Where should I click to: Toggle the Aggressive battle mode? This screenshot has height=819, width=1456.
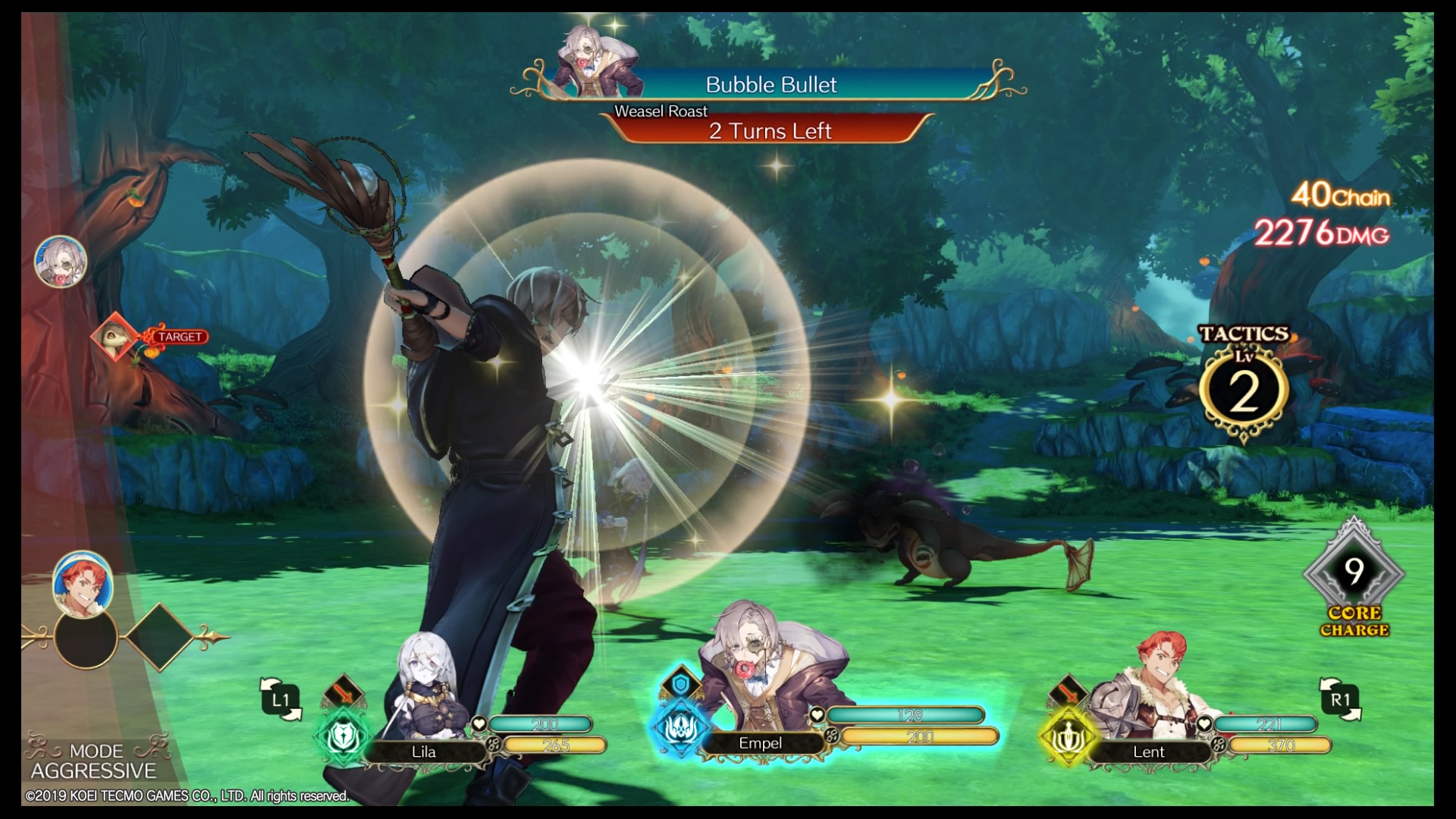[x=94, y=761]
